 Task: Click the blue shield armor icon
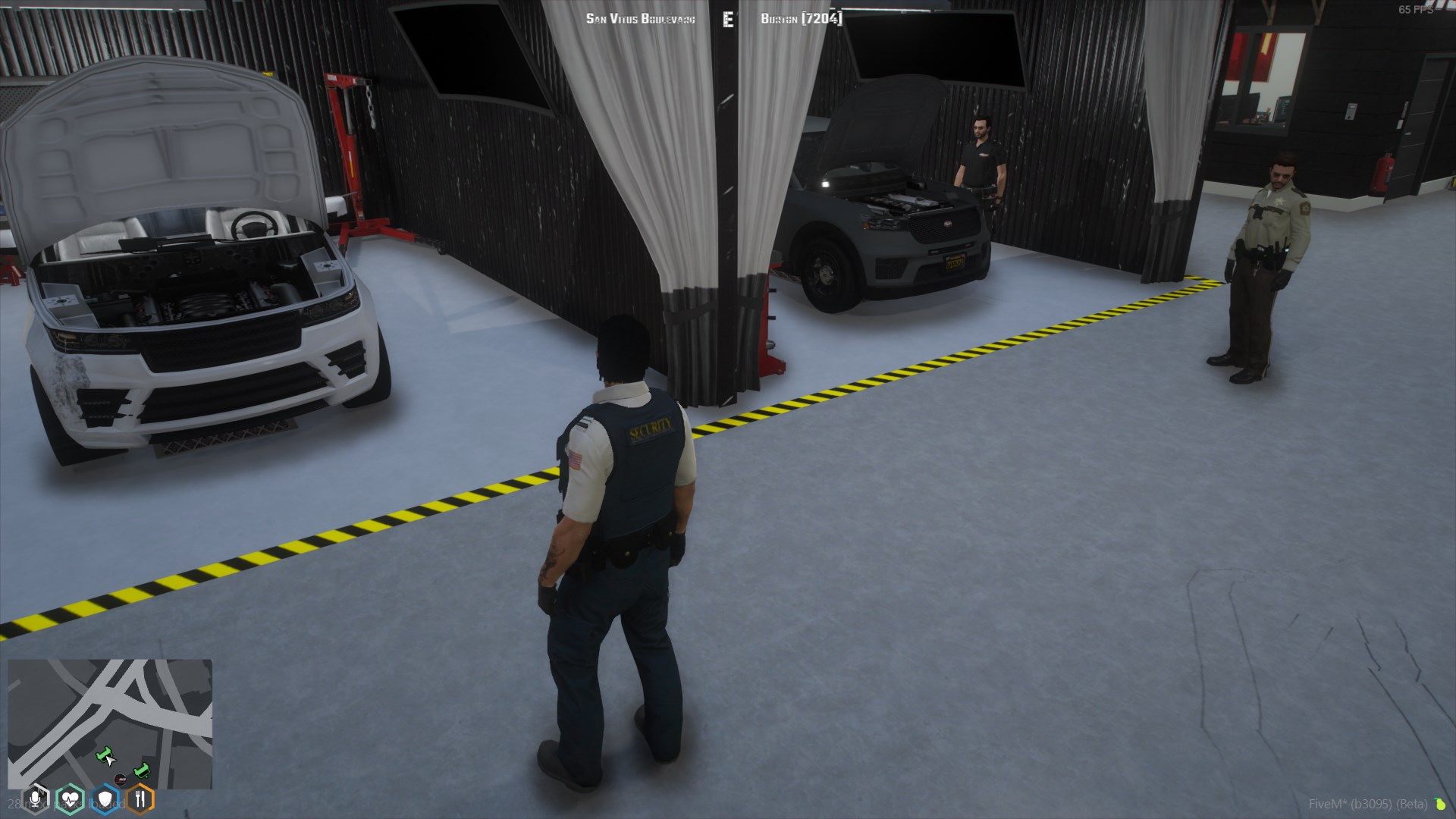coord(105,799)
